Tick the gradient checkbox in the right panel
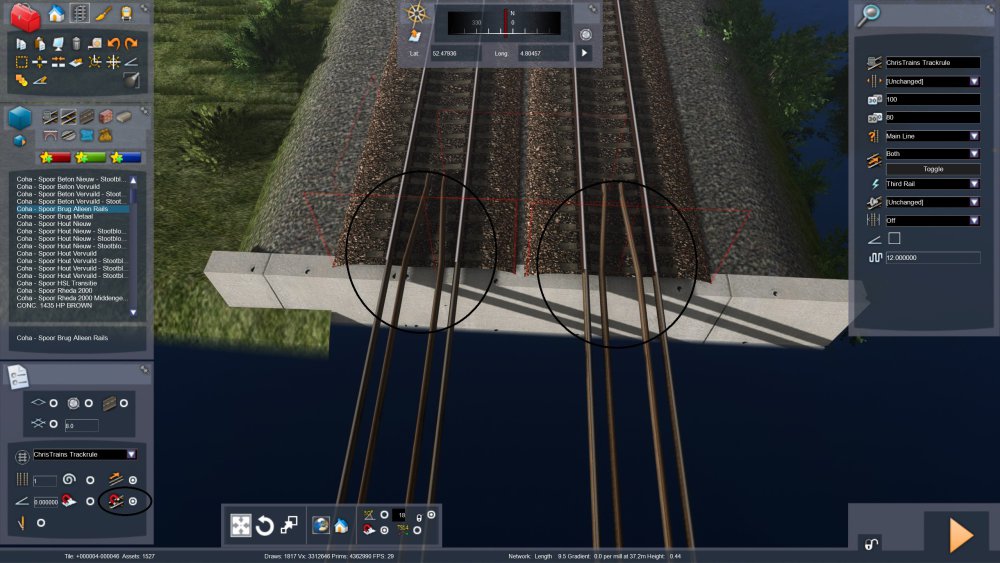The height and width of the screenshot is (563, 1000). [894, 239]
